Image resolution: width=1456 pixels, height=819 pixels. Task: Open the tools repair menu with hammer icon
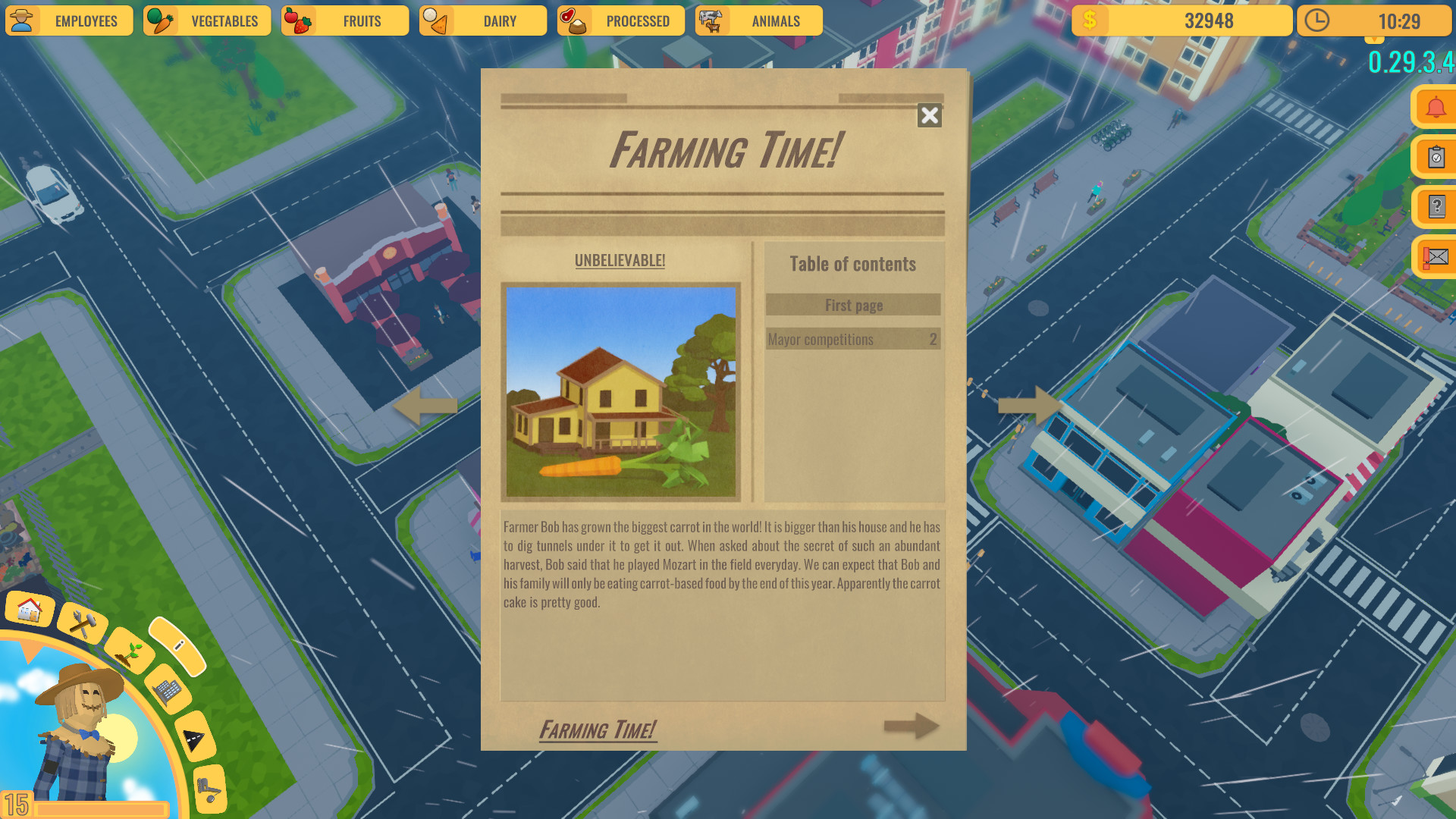click(x=82, y=621)
